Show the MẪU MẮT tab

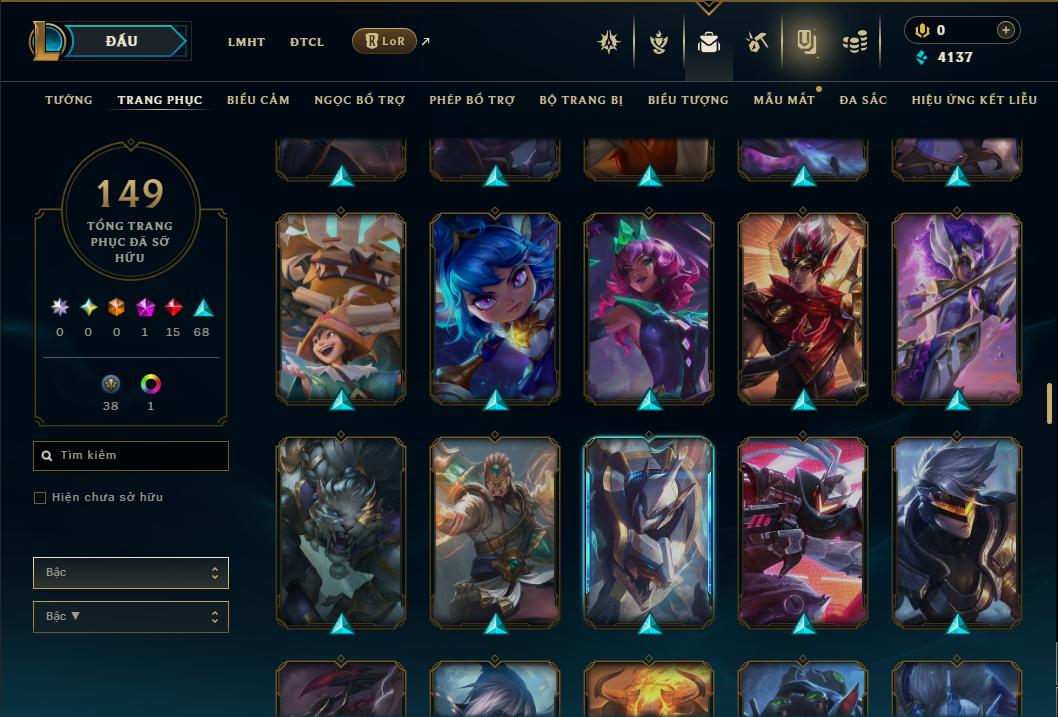(x=784, y=100)
